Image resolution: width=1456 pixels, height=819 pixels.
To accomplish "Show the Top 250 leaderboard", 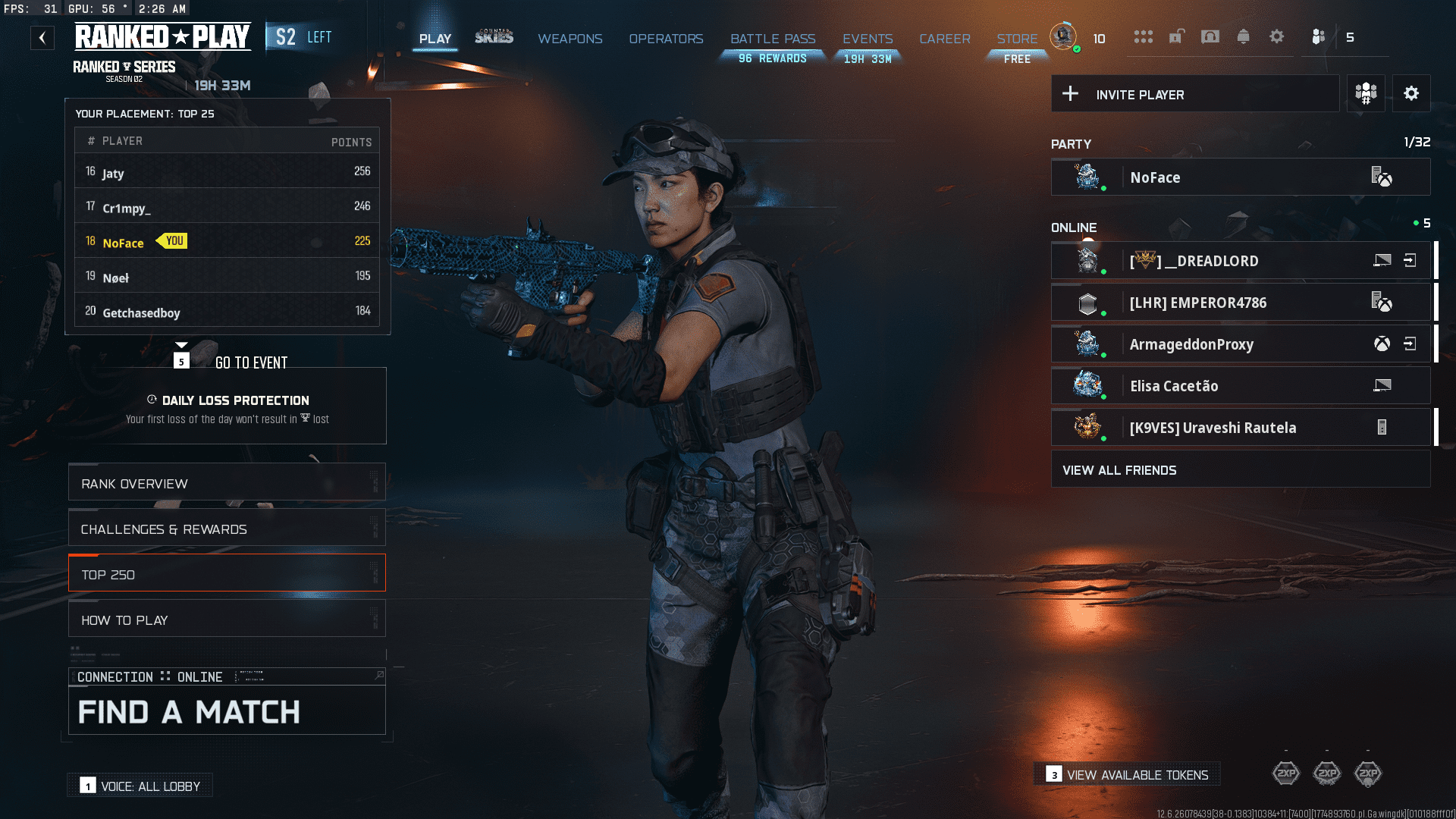I will point(227,575).
